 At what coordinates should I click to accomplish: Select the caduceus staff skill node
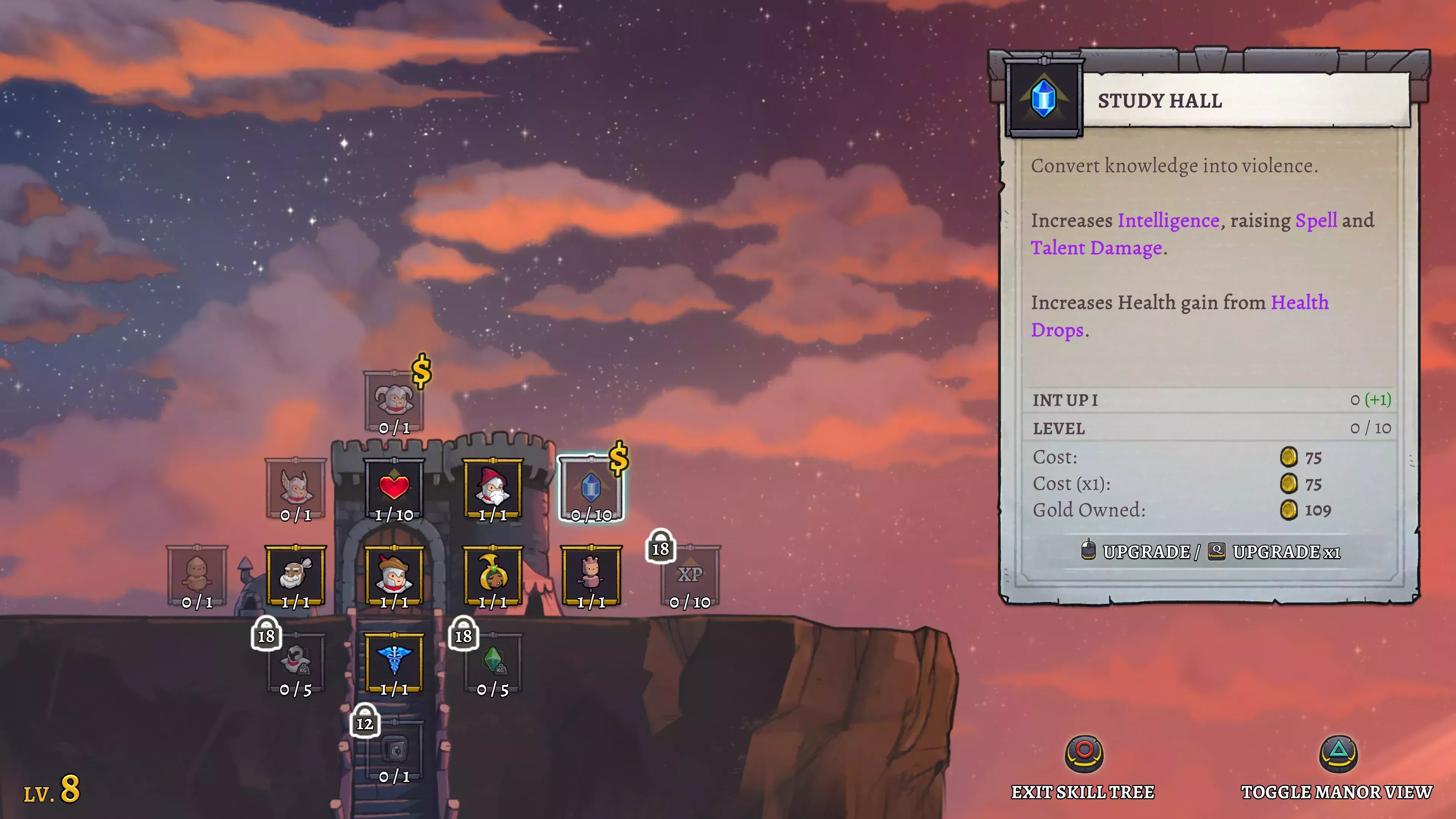point(395,661)
